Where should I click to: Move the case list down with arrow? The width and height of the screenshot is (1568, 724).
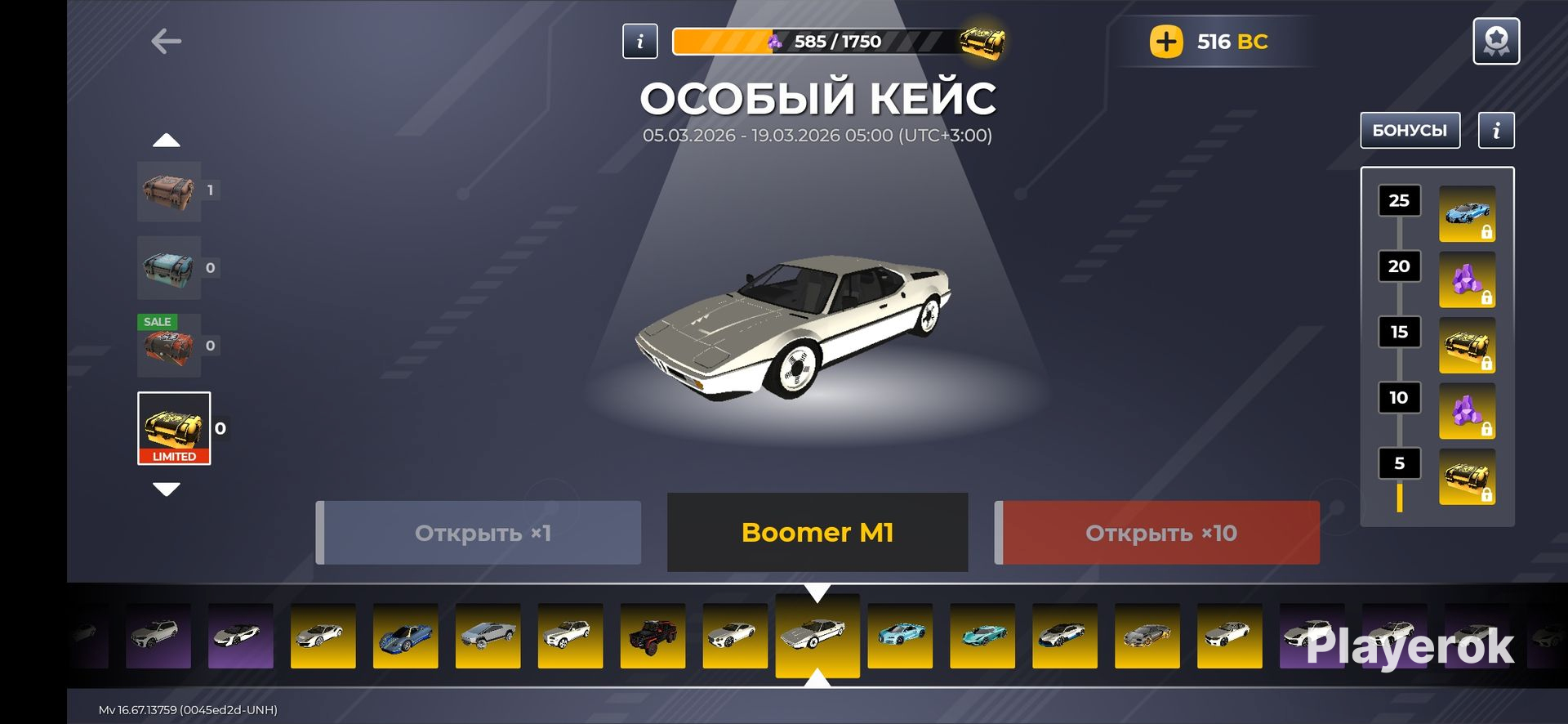pos(167,489)
